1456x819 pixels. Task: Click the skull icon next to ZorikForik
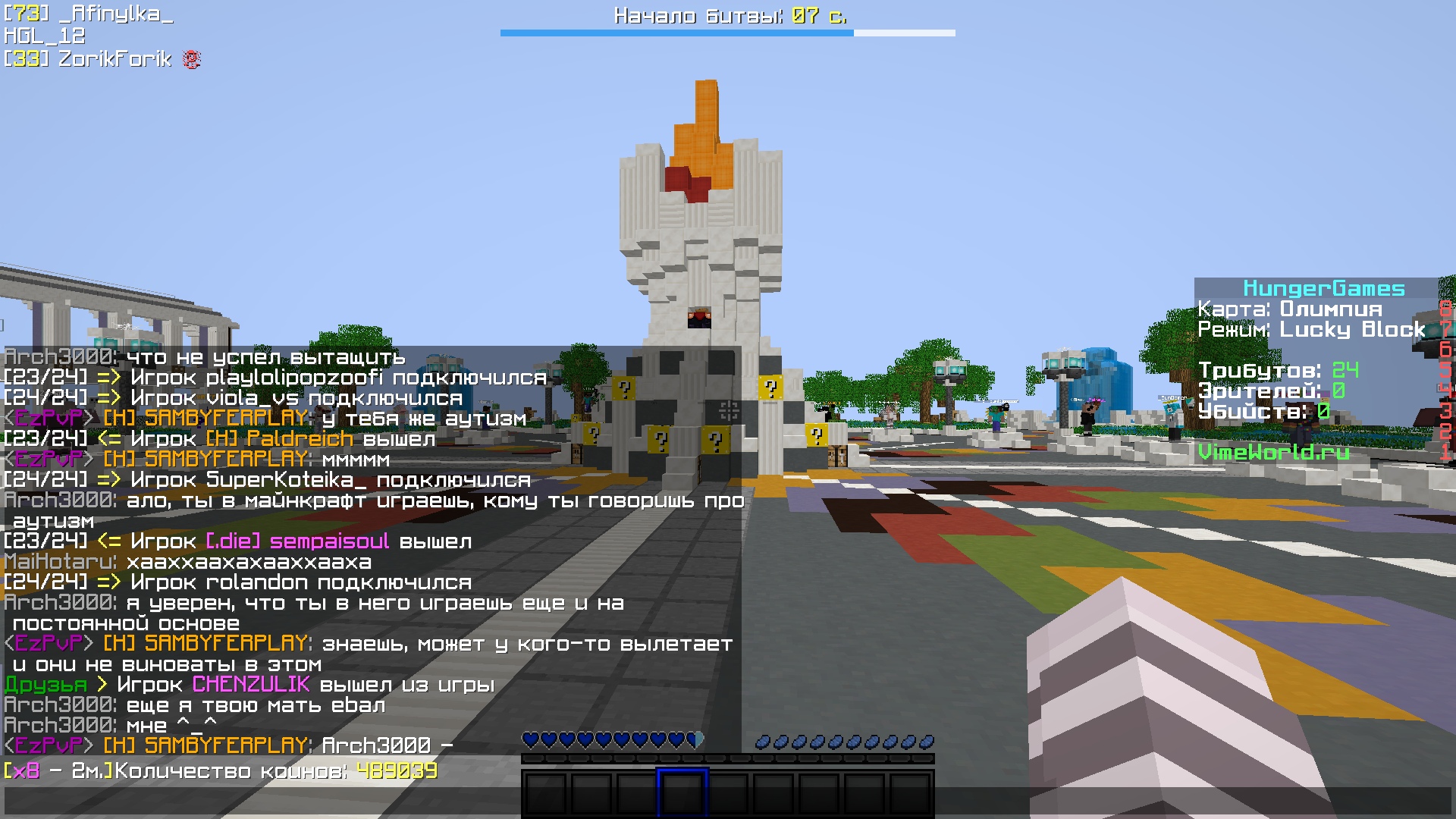tap(192, 59)
